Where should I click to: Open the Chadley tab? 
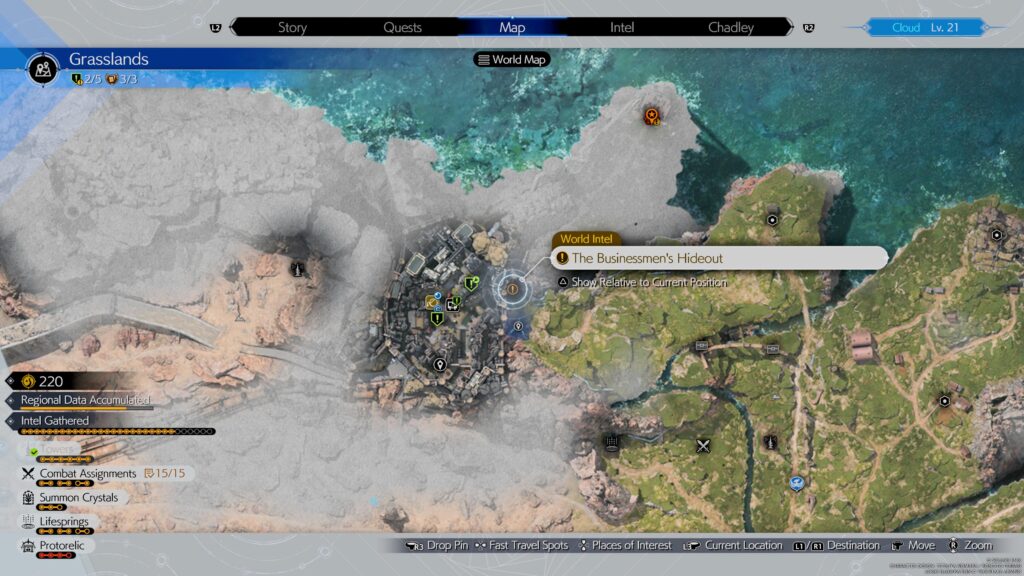coord(731,27)
